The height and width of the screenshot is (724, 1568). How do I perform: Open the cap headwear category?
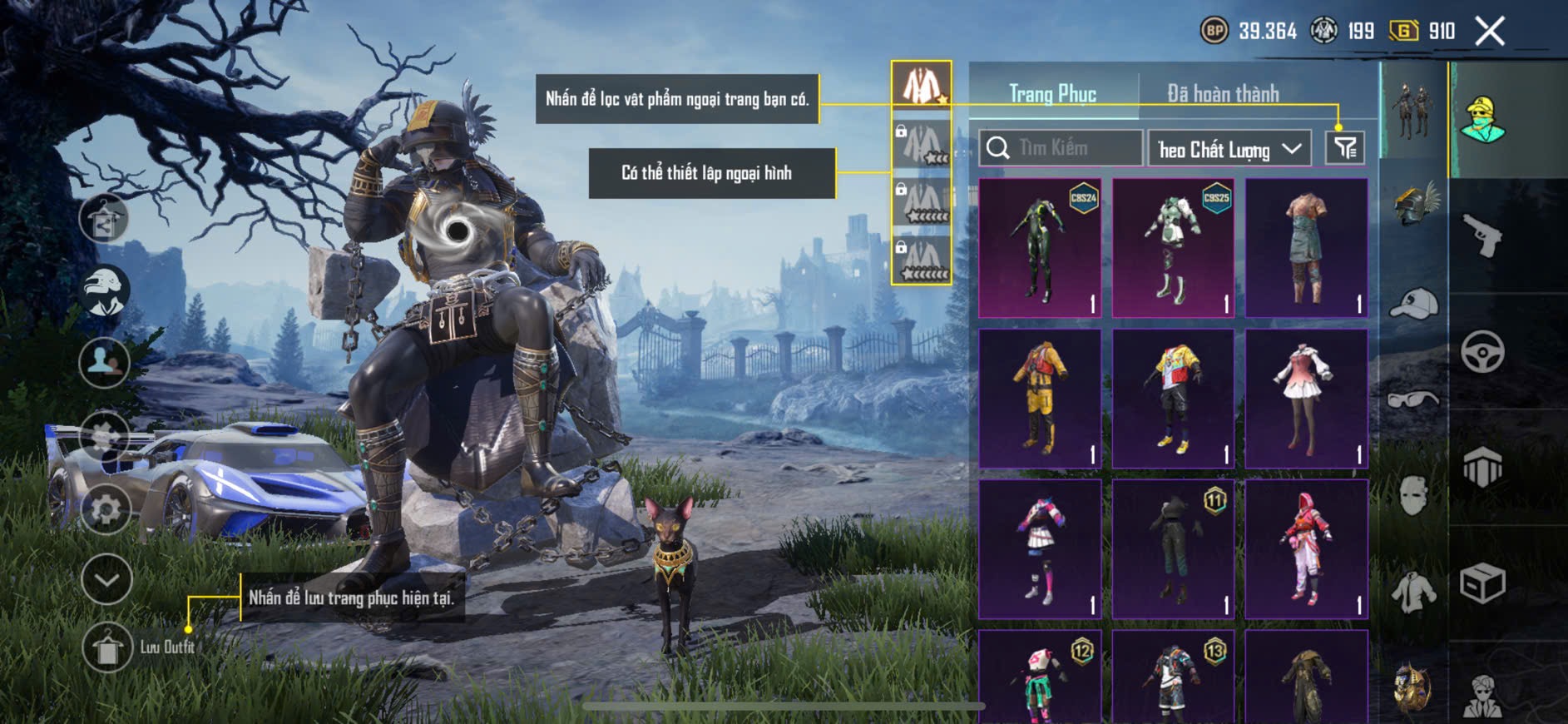pos(1413,305)
